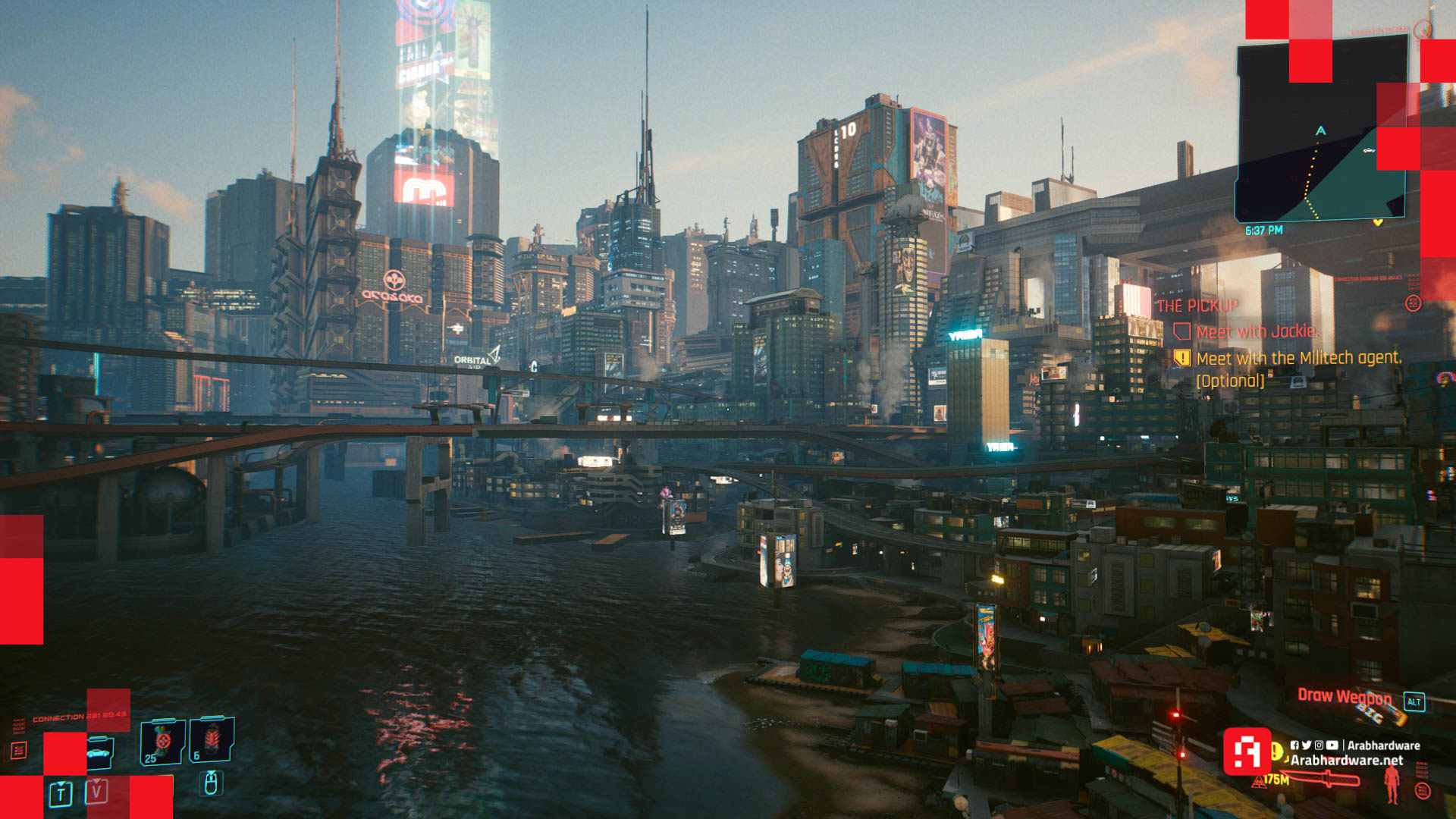Select the consumable slot showing 25
The width and height of the screenshot is (1456, 819).
(162, 742)
